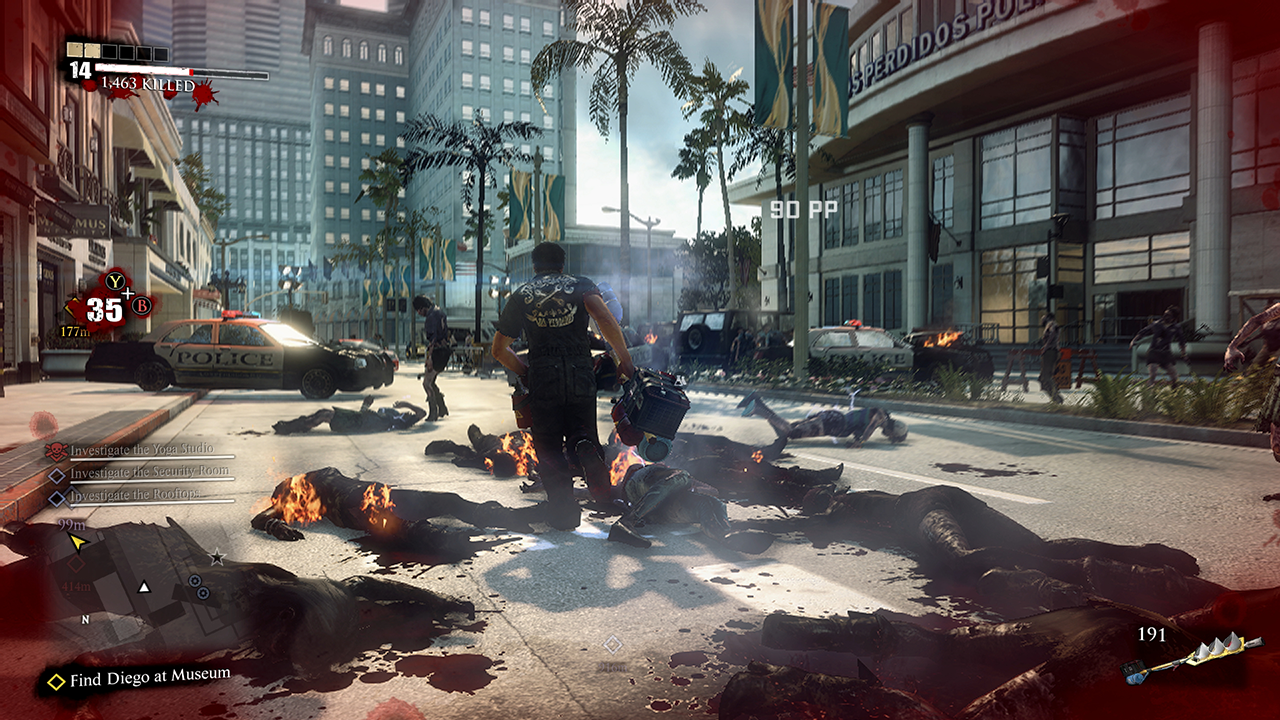Select the Investigate the Security Room mission
This screenshot has width=1280, height=720.
coord(135,472)
